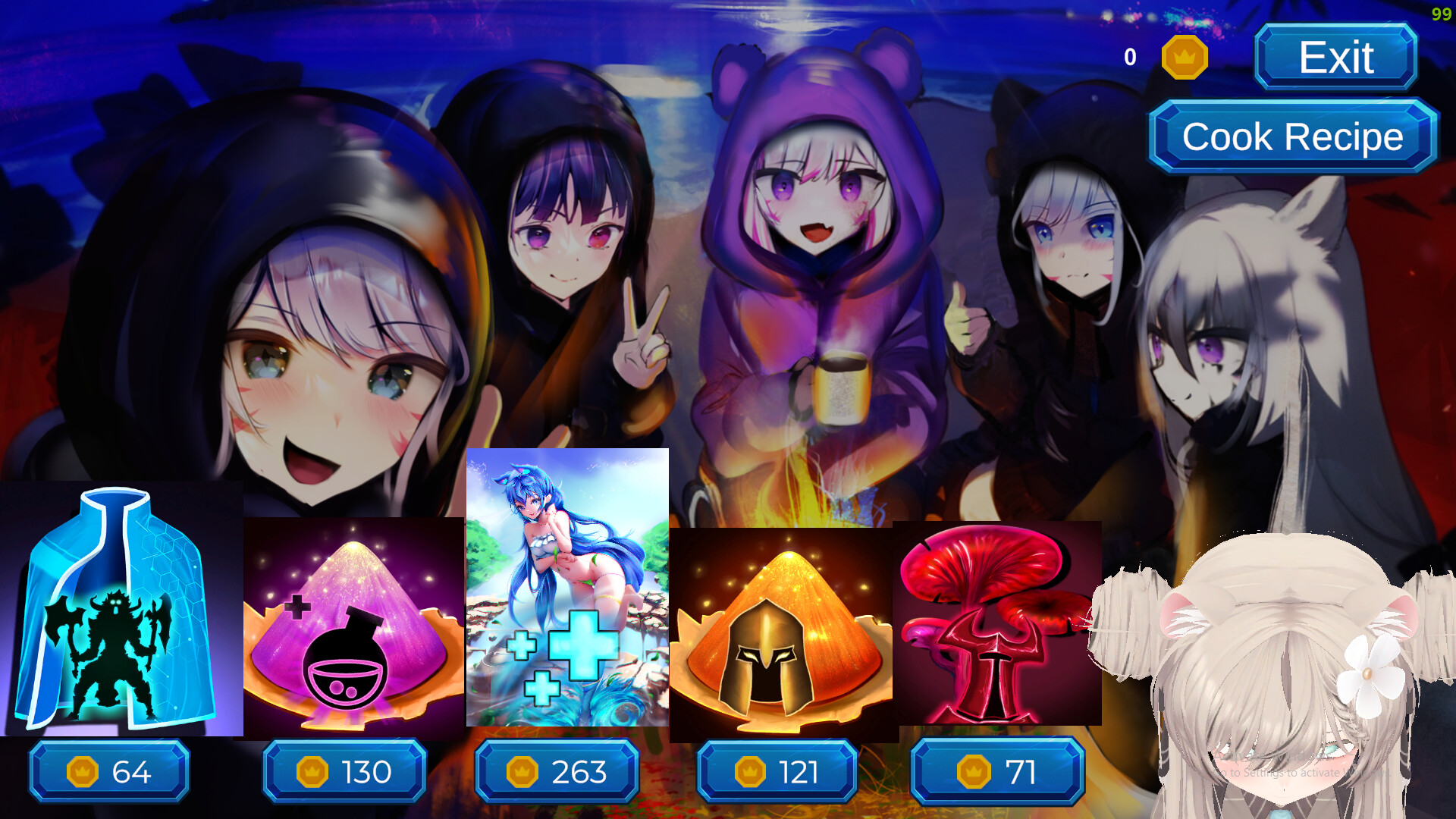Purchase the helmet mushroom for 121 coins
The width and height of the screenshot is (1456, 819).
pos(777,771)
